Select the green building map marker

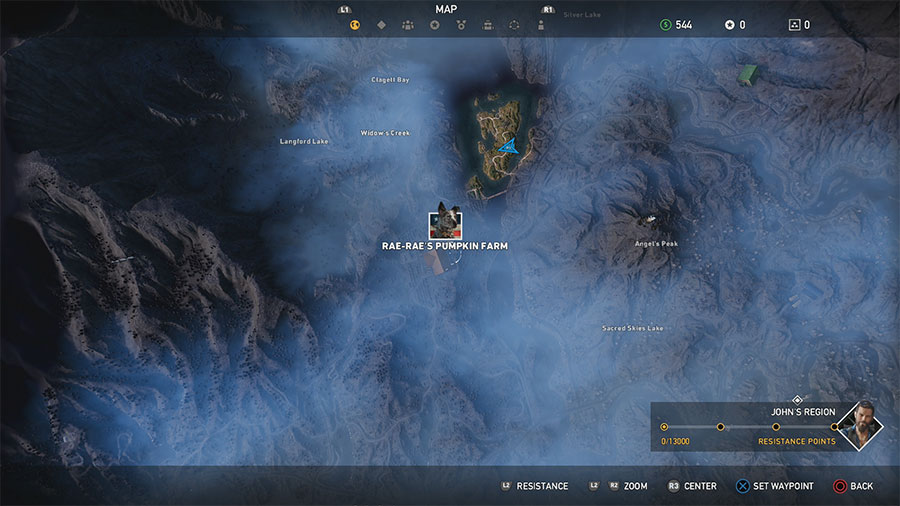pyautogui.click(x=747, y=73)
